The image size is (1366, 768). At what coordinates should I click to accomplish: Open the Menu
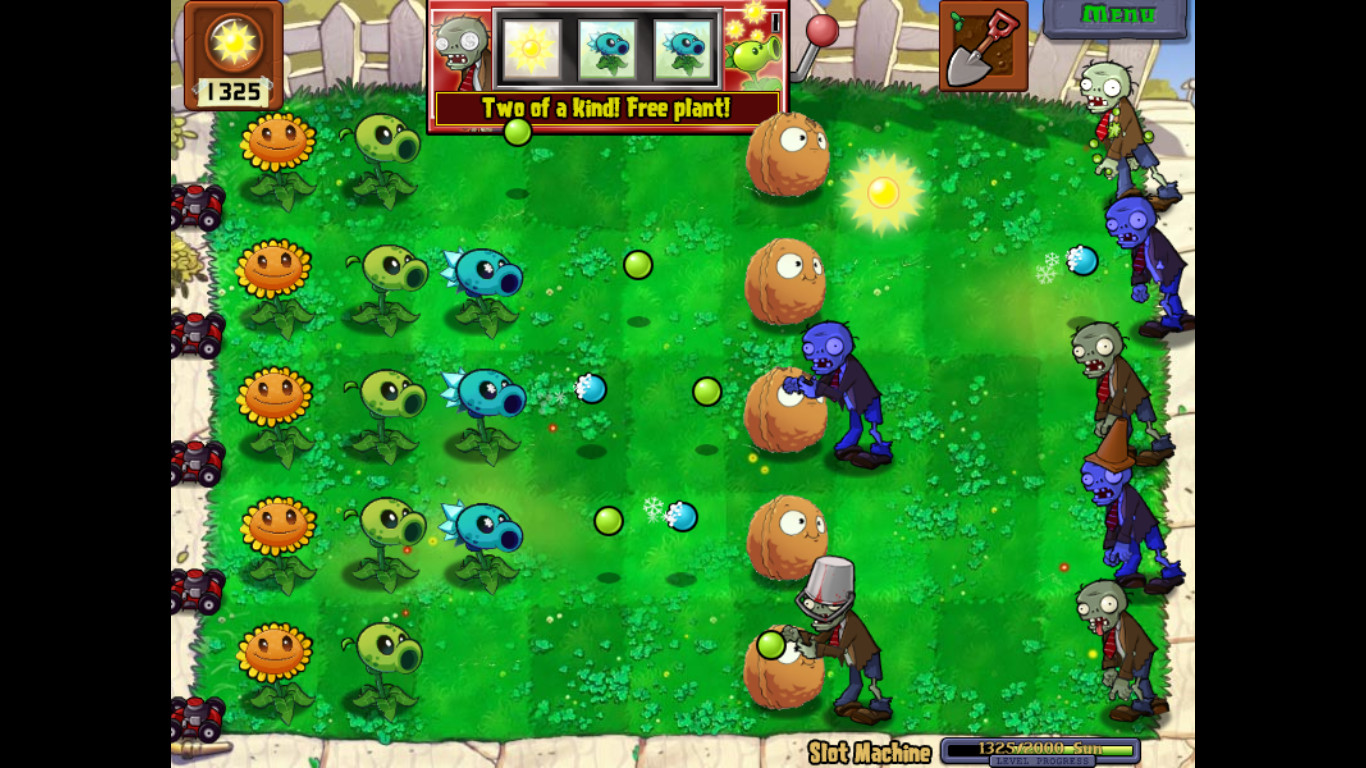1116,15
